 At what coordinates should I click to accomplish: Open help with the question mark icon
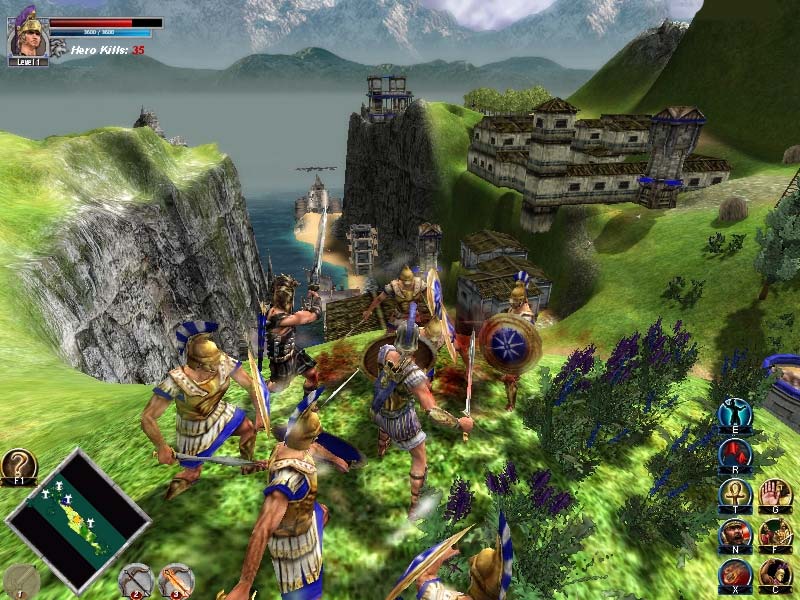click(18, 466)
